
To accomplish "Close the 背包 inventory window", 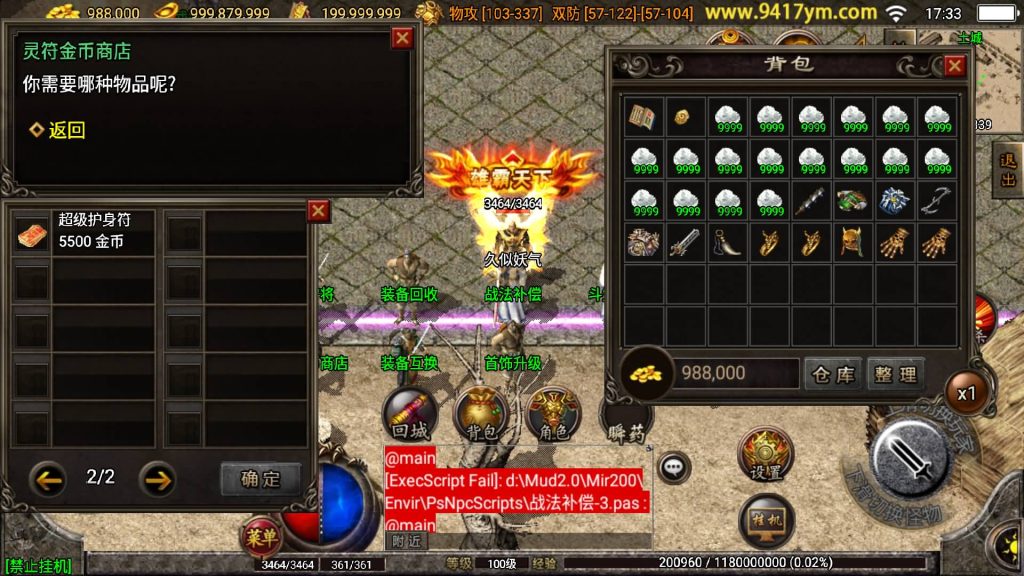I will pos(954,66).
